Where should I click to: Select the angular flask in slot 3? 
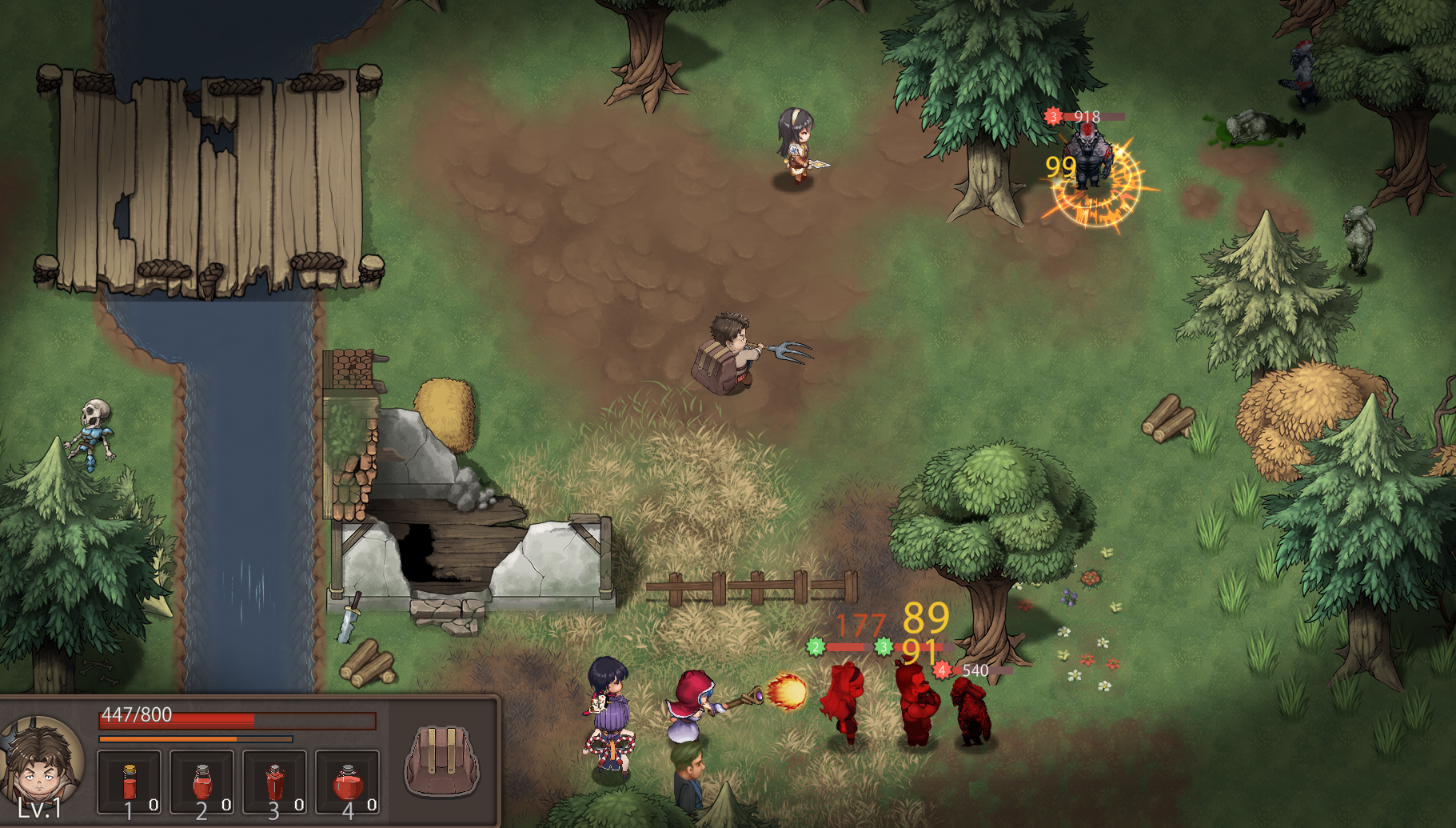[274, 782]
